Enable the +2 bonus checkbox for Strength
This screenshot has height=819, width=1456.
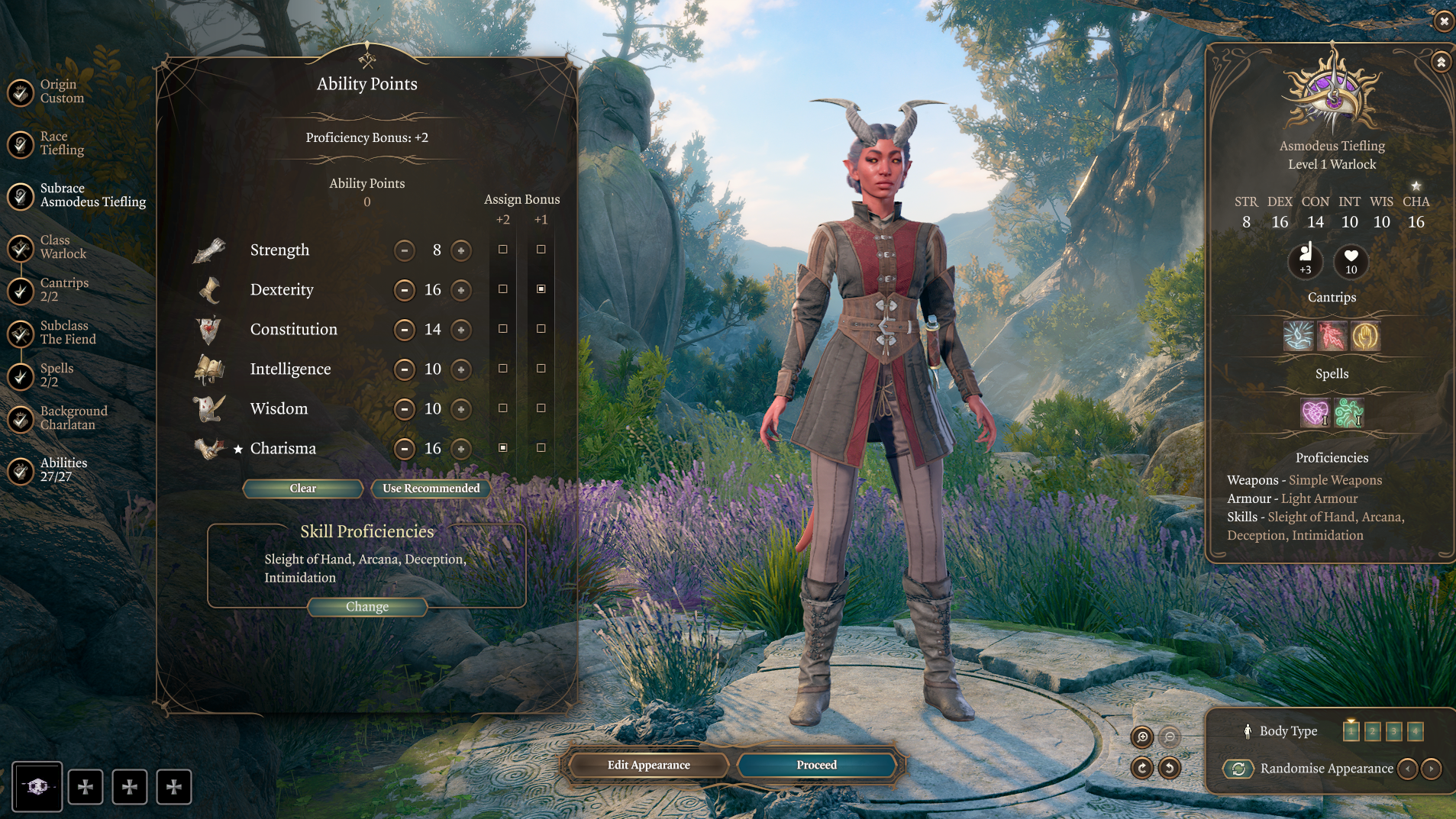click(502, 249)
